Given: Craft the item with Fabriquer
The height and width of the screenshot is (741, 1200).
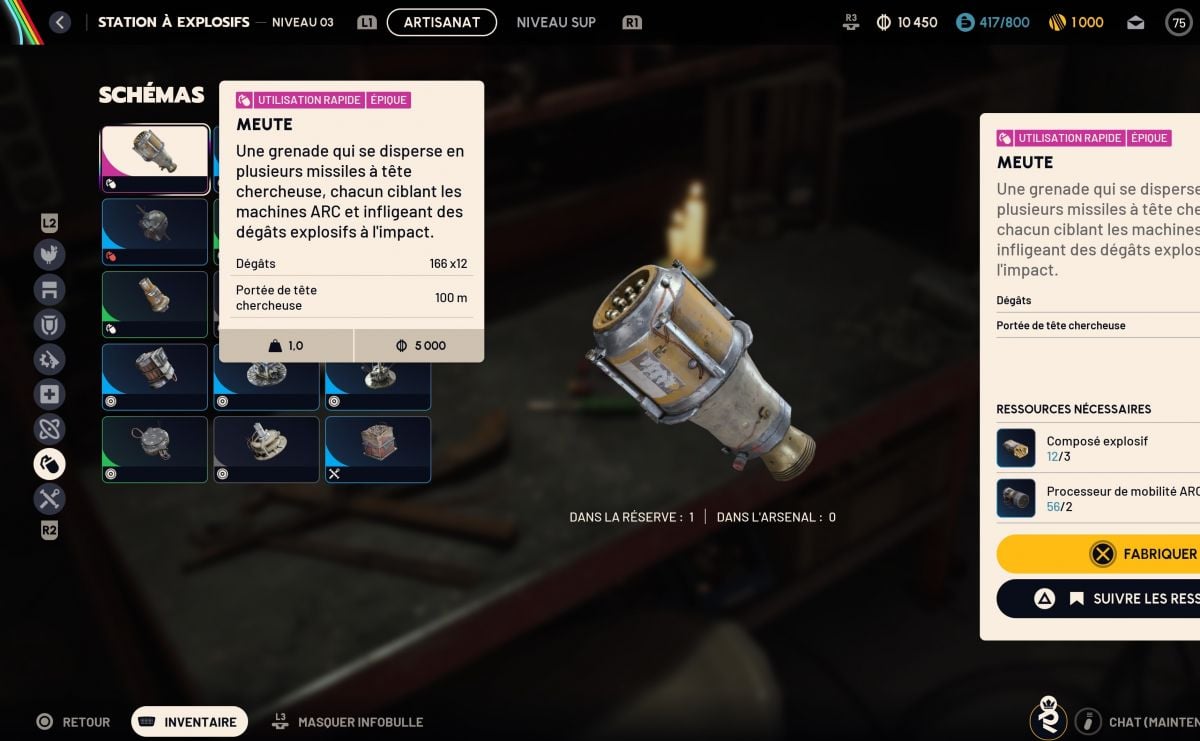Looking at the screenshot, I should (1100, 553).
